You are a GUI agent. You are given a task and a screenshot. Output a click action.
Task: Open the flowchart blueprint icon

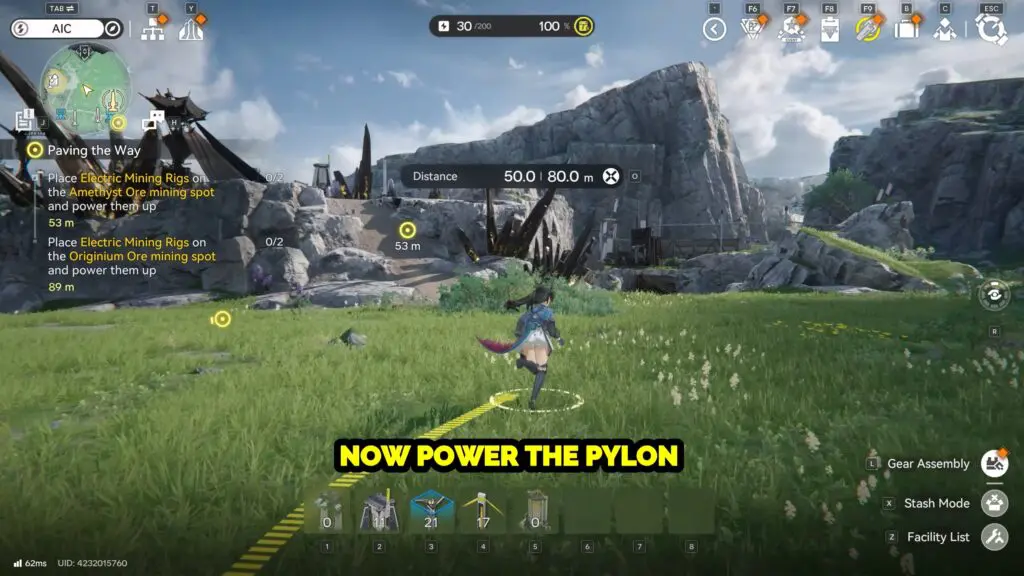[153, 29]
